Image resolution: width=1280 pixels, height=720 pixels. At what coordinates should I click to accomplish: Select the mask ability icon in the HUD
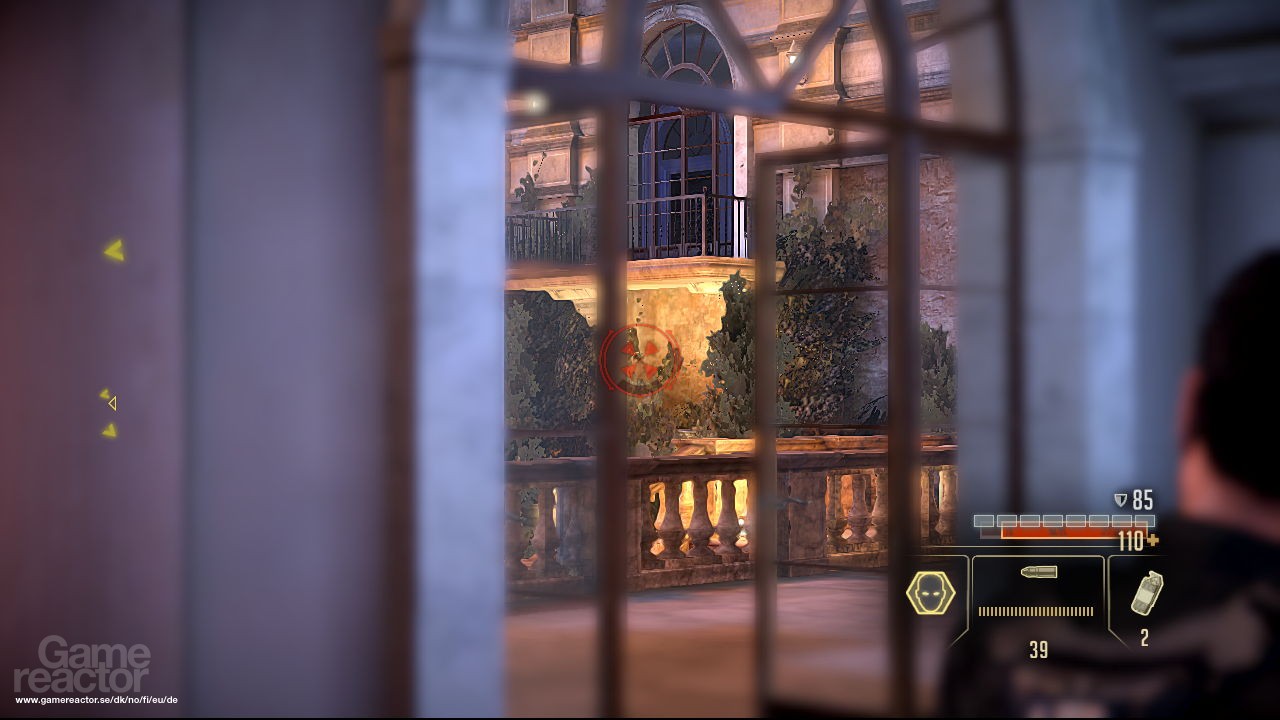coord(930,592)
